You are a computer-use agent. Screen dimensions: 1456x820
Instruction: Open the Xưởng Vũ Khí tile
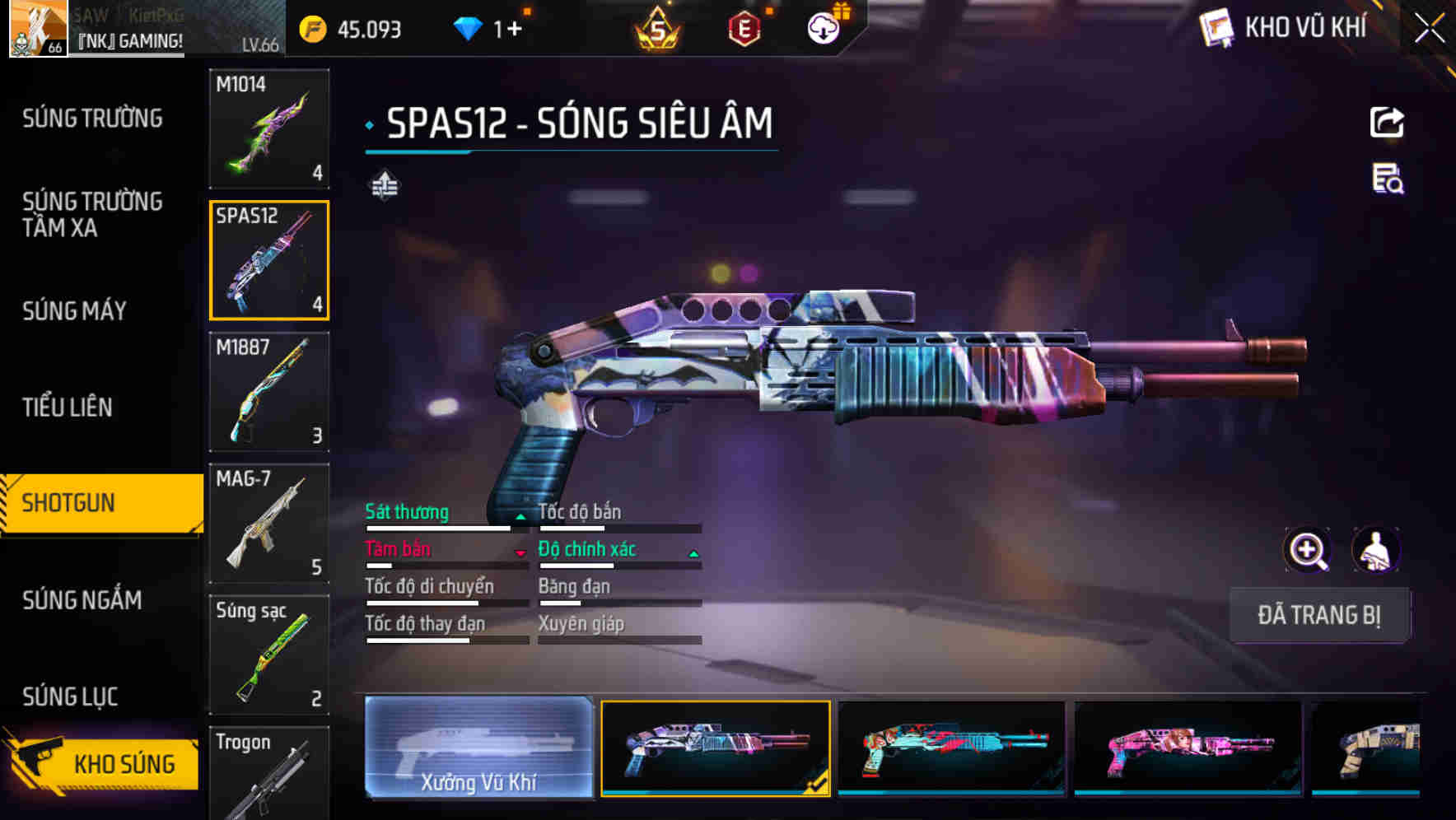[x=478, y=748]
